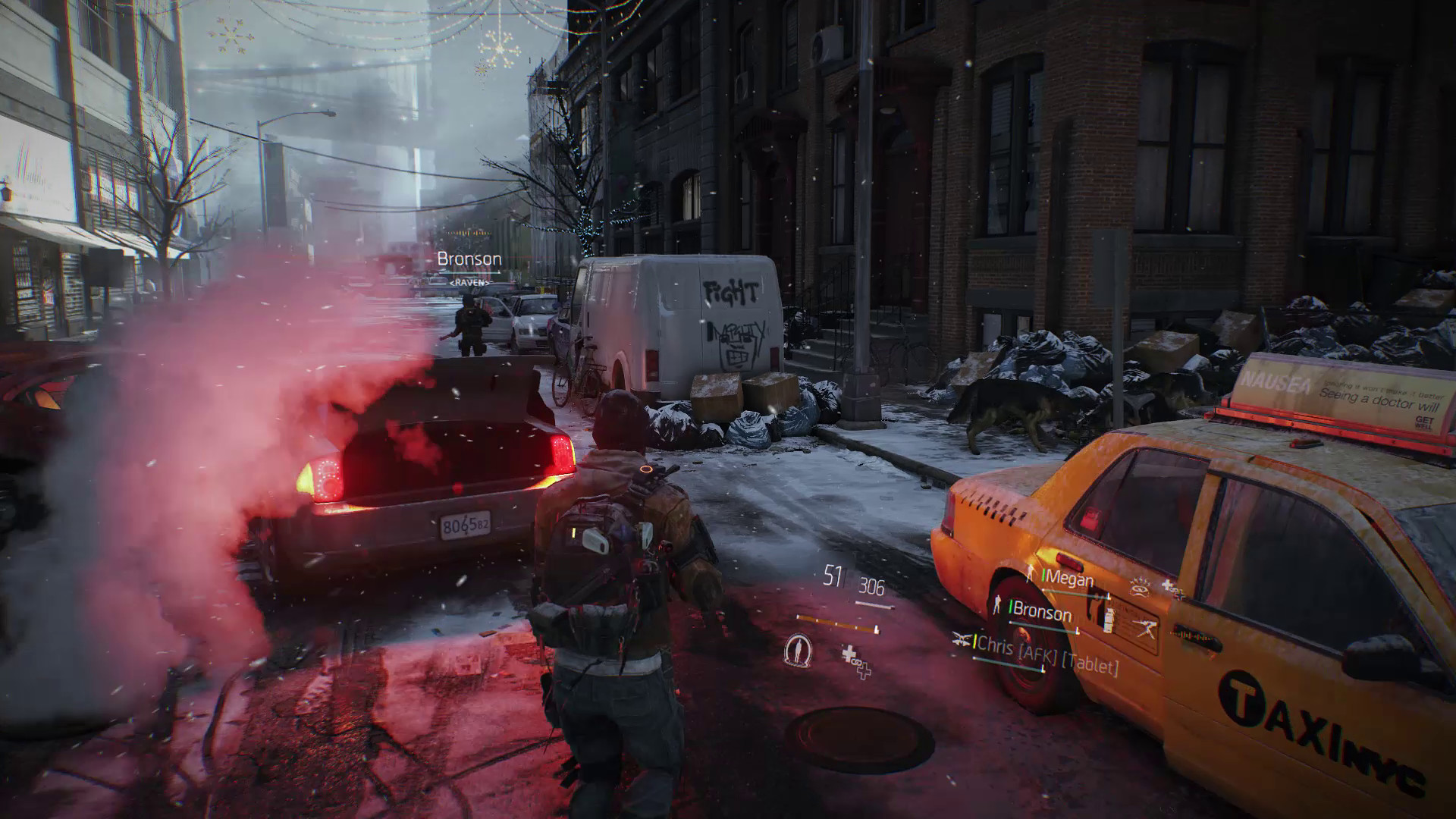Inspect Bronson's canister skill icon
The image size is (1456, 819).
coord(1110,619)
